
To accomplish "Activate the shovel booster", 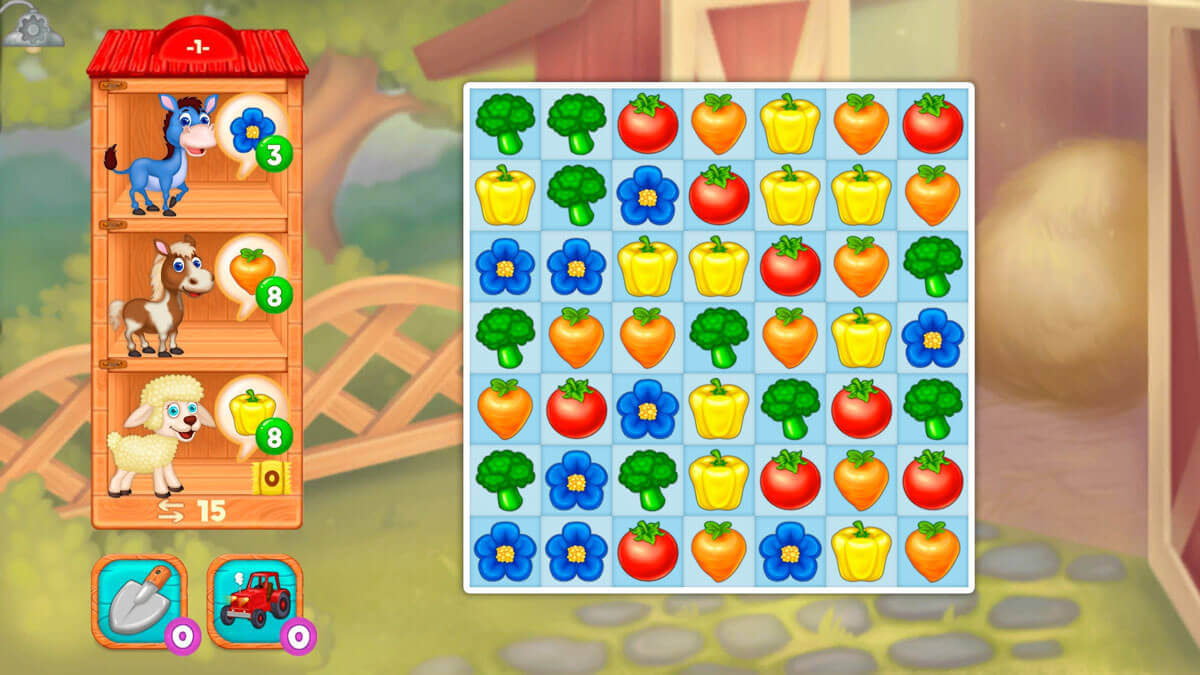I will point(139,601).
